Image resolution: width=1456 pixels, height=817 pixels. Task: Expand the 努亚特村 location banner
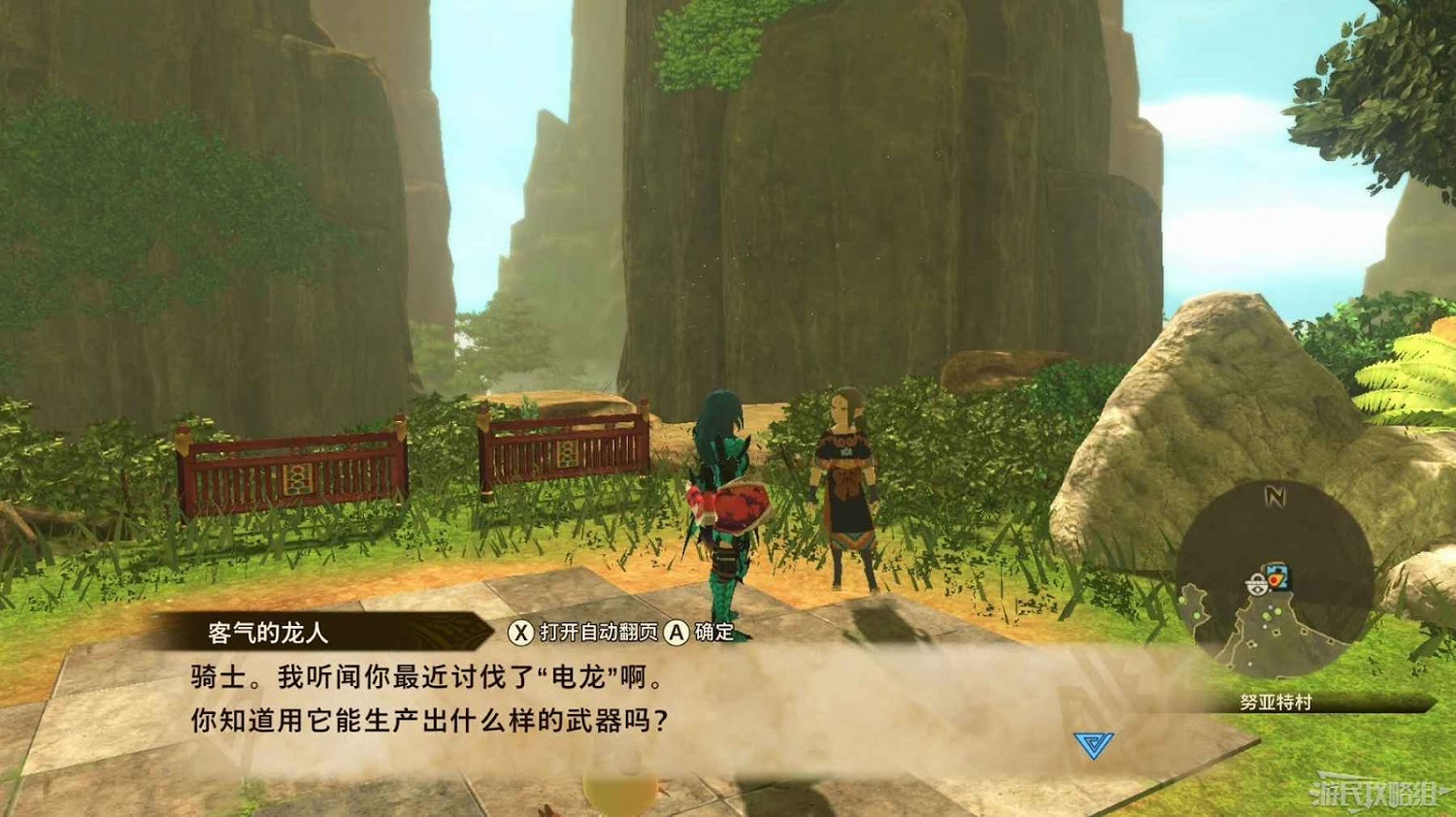(1274, 700)
